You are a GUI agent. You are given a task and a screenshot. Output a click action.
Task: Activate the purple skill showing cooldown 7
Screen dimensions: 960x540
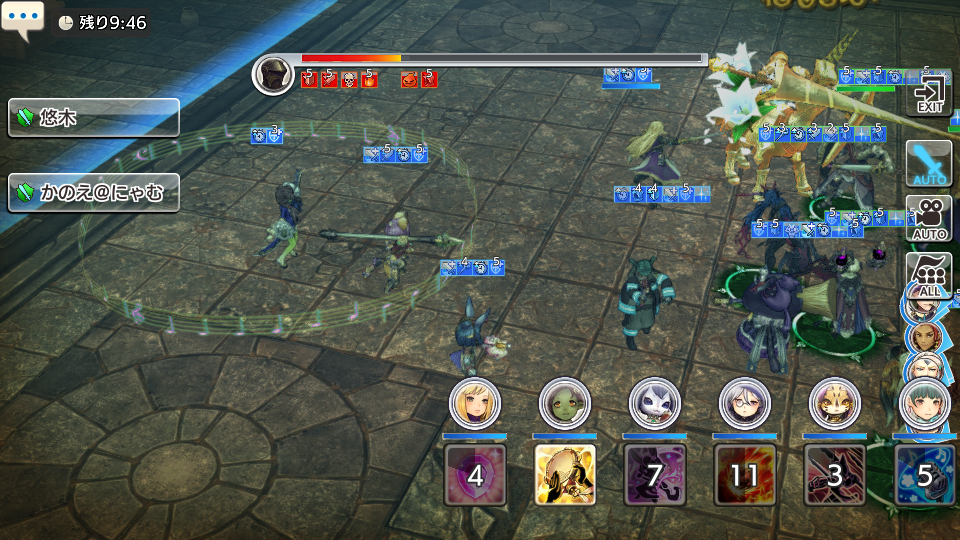click(654, 475)
